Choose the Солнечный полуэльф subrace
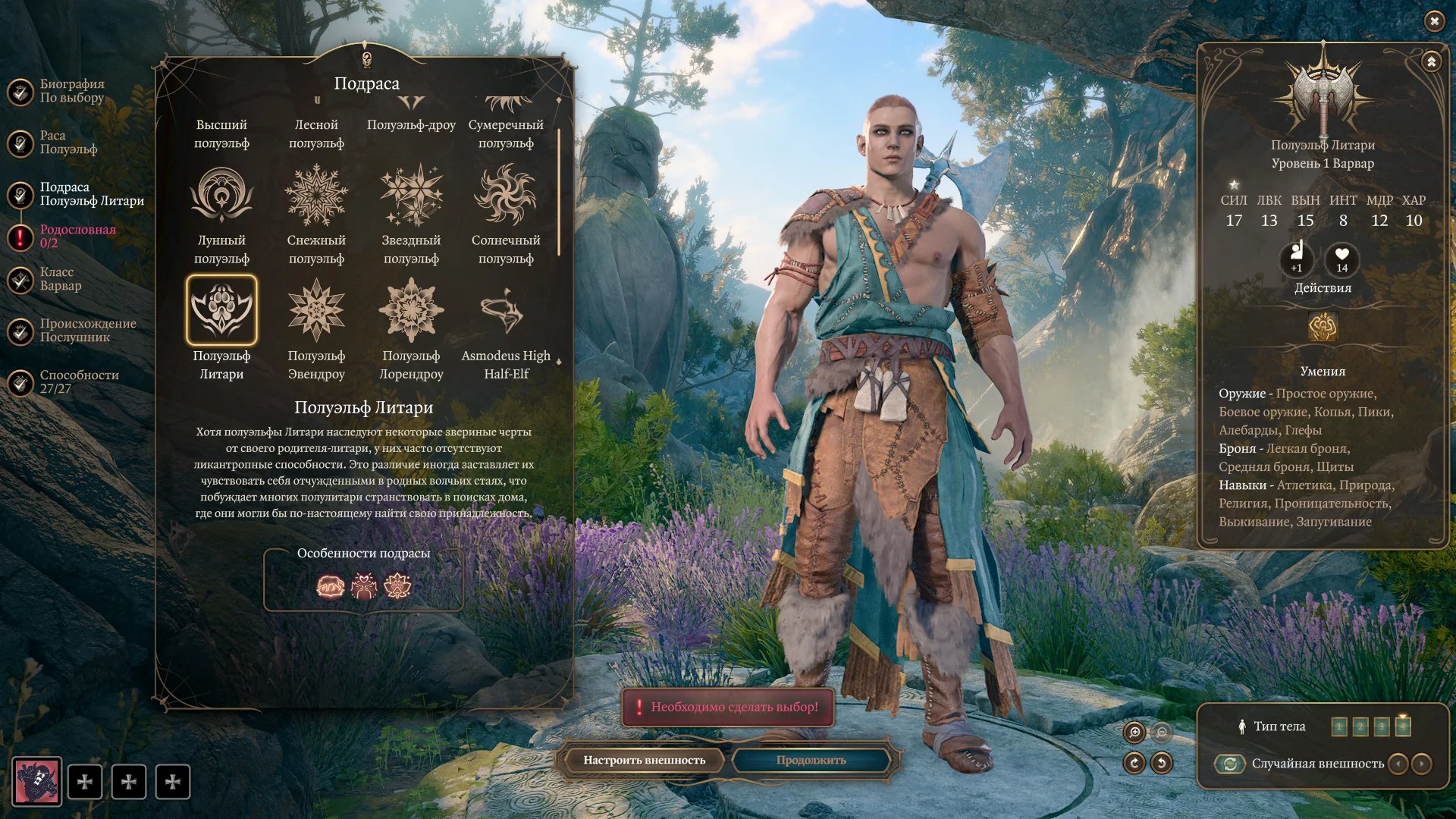Image resolution: width=1456 pixels, height=819 pixels. click(506, 196)
